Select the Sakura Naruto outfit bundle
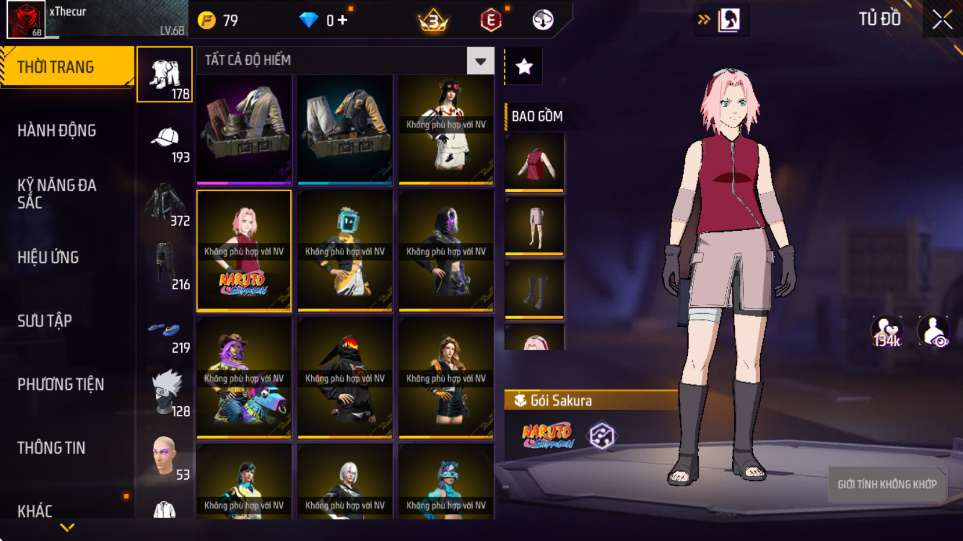Screen dimensions: 963x541 (244, 251)
